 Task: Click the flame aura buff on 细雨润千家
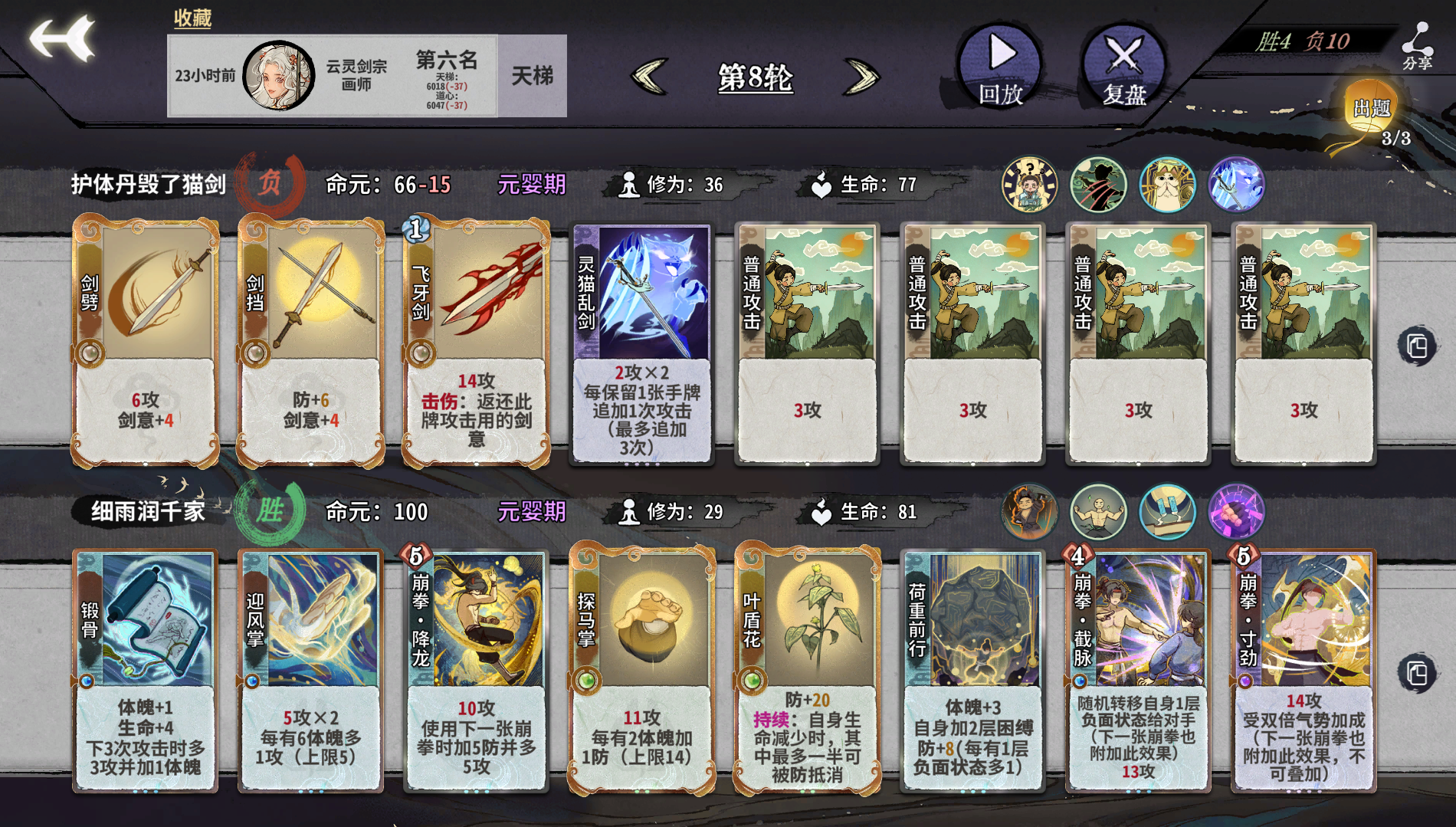point(1031,512)
